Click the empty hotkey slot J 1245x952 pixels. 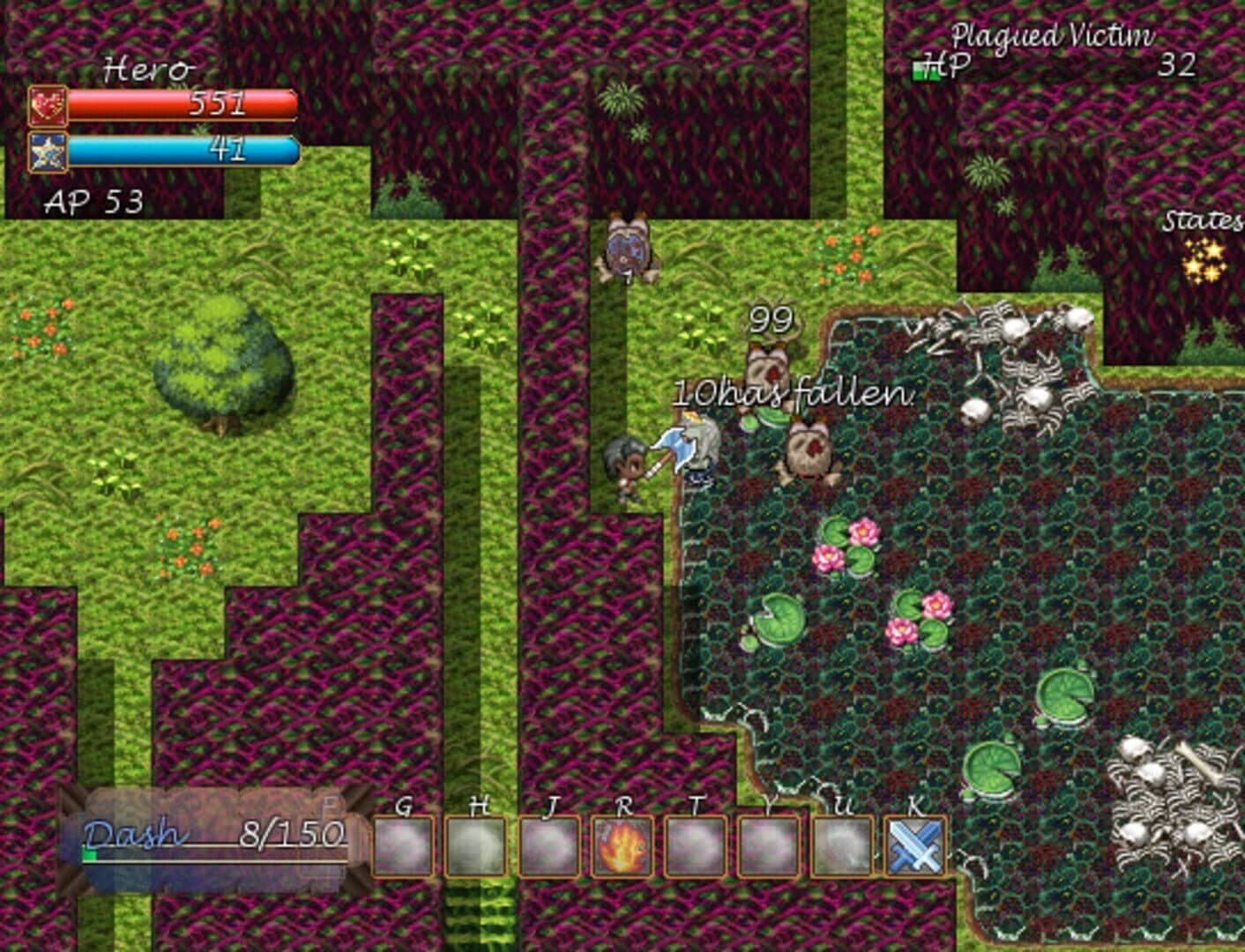coord(550,844)
